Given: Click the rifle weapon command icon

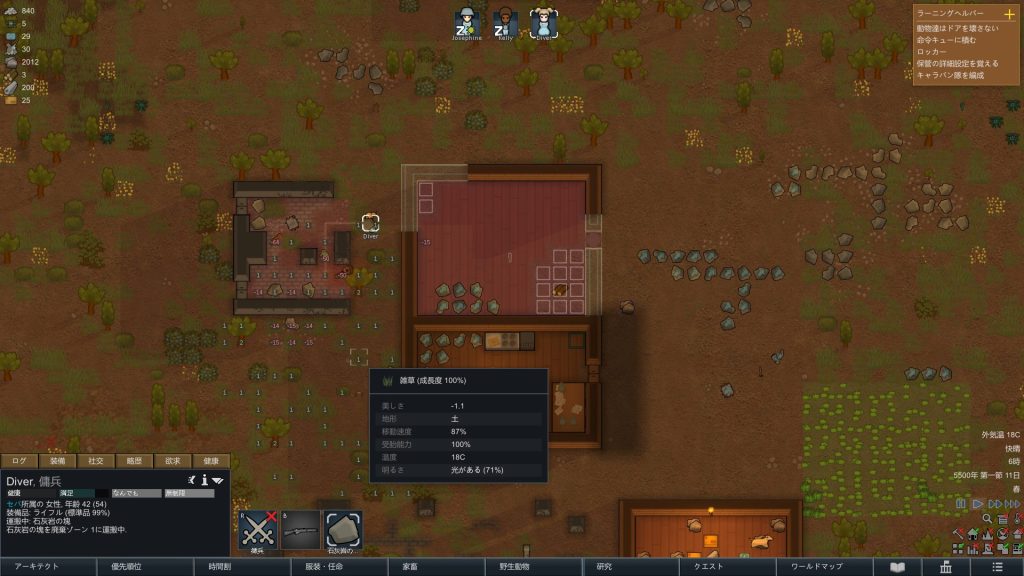Looking at the screenshot, I should (300, 529).
